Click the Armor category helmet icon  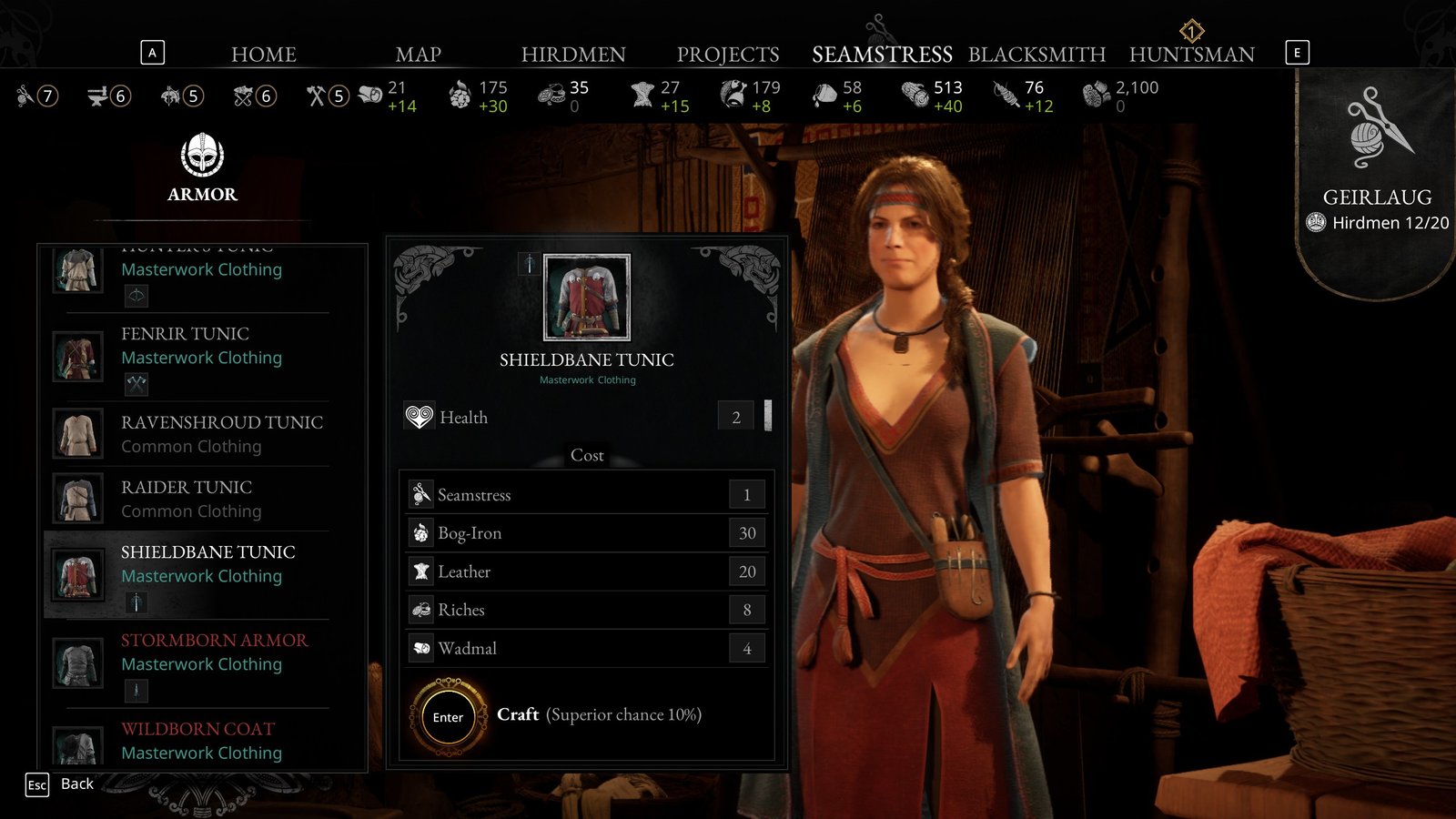(202, 156)
